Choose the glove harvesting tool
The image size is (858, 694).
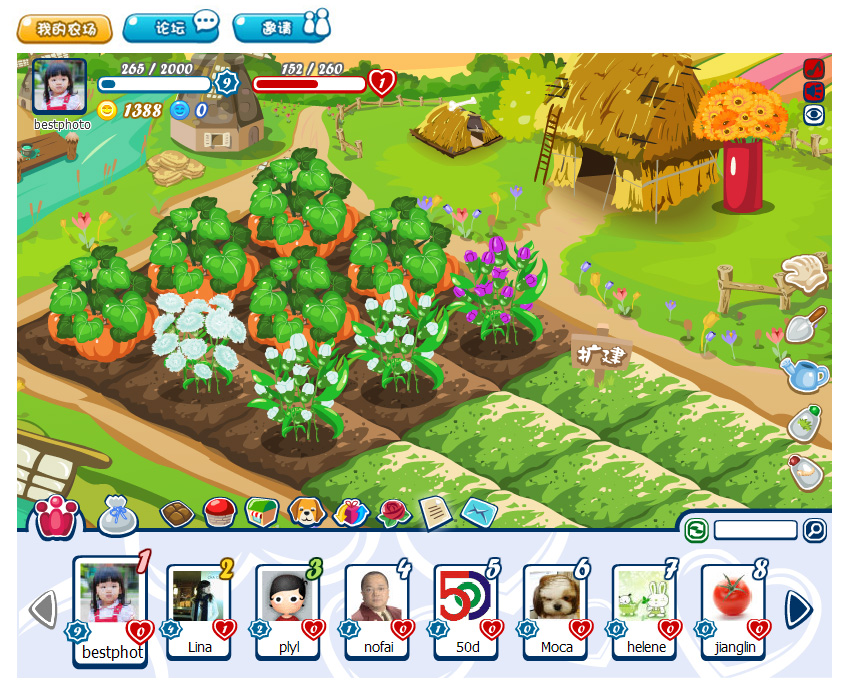point(806,273)
